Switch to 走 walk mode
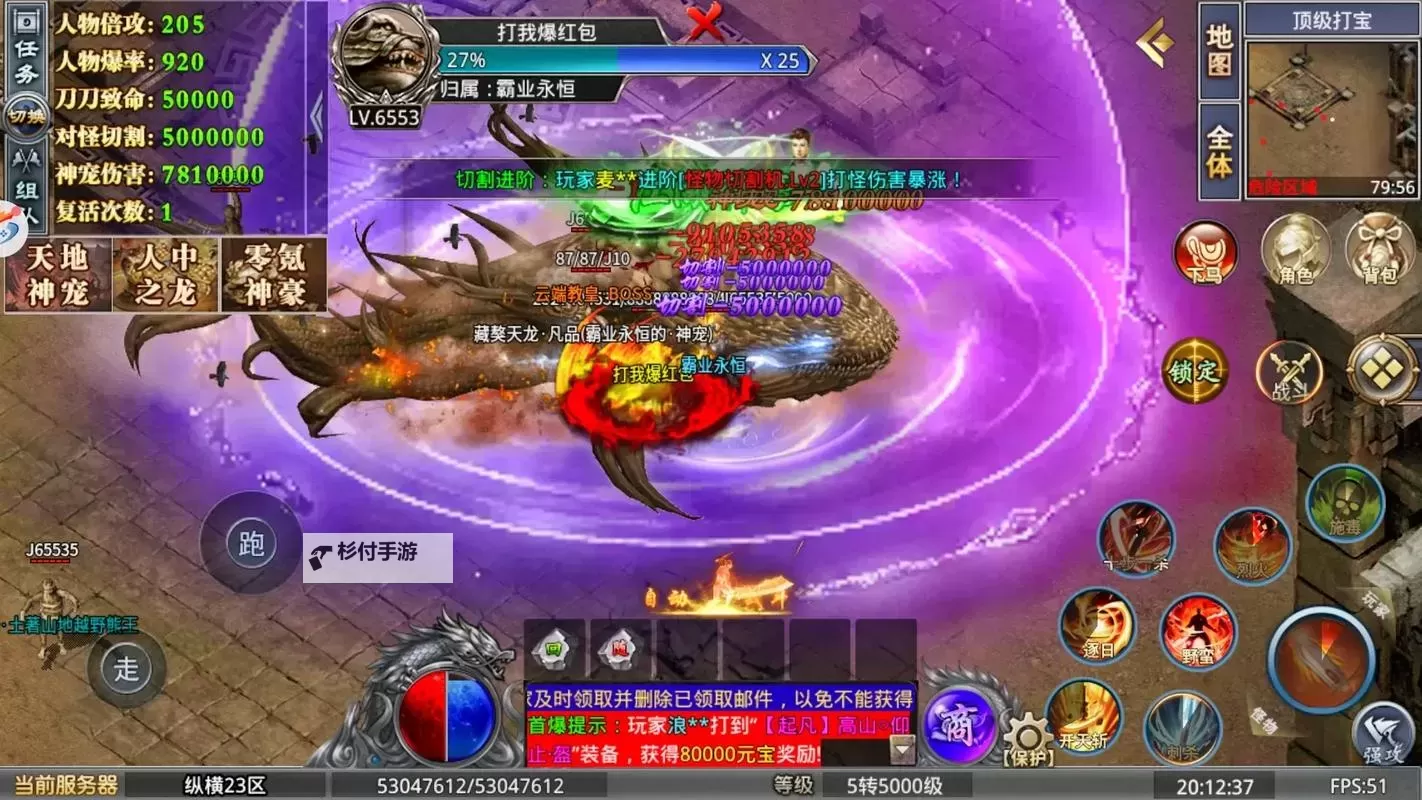Screen dimensions: 1422x800 tap(127, 670)
